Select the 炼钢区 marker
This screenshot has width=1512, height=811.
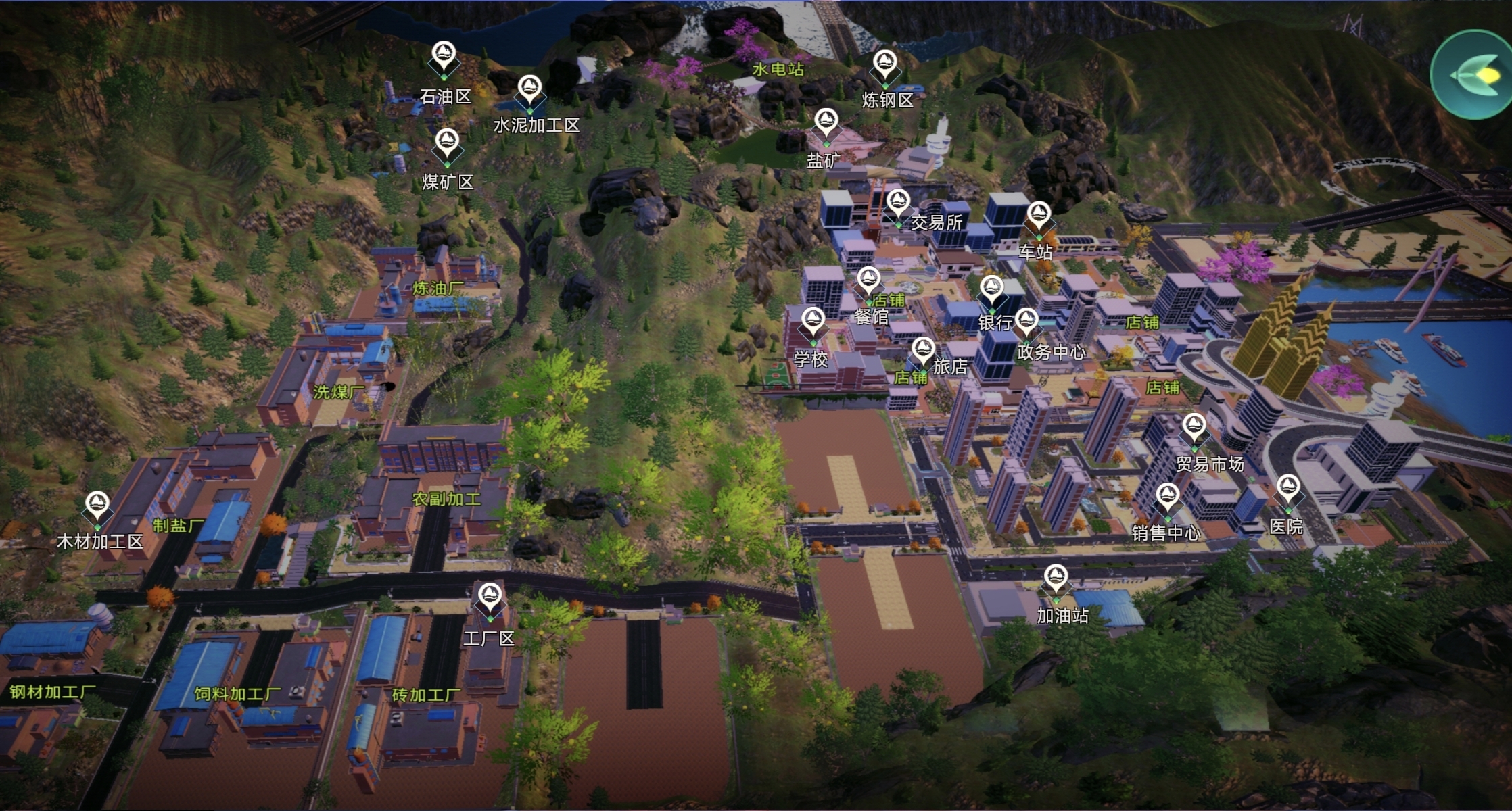pos(884,64)
